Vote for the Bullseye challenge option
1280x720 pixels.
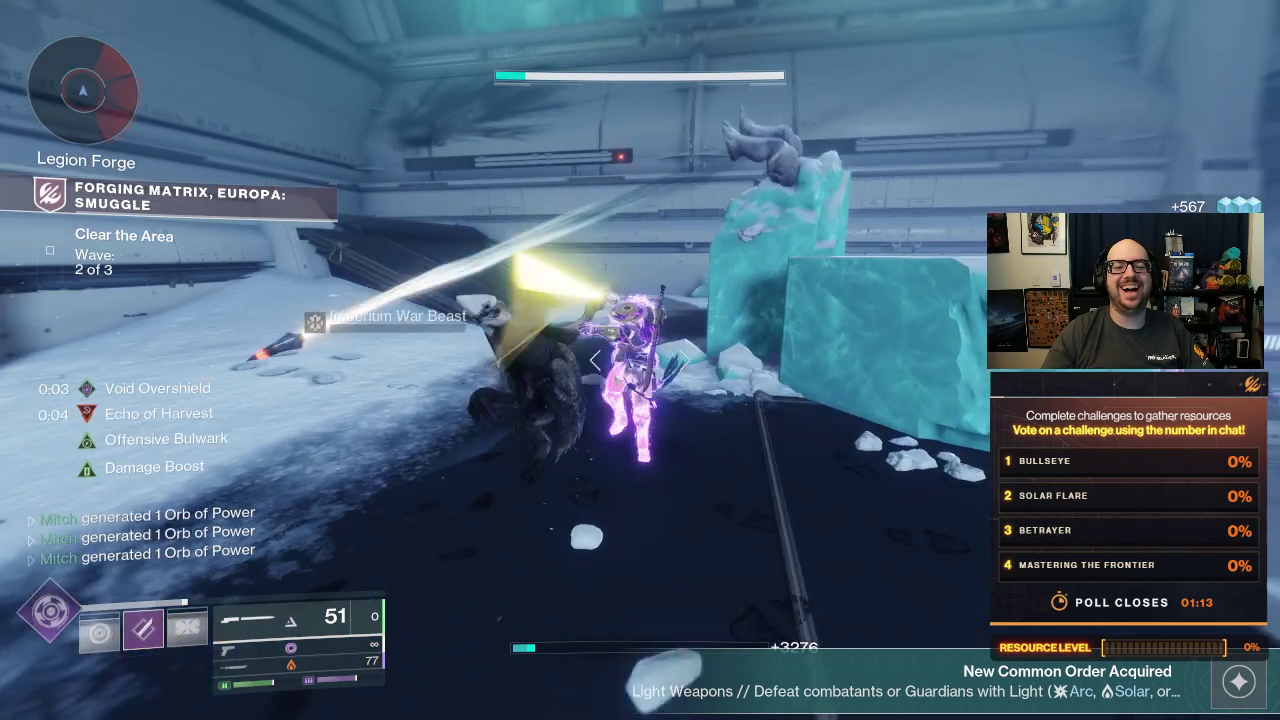click(1128, 461)
